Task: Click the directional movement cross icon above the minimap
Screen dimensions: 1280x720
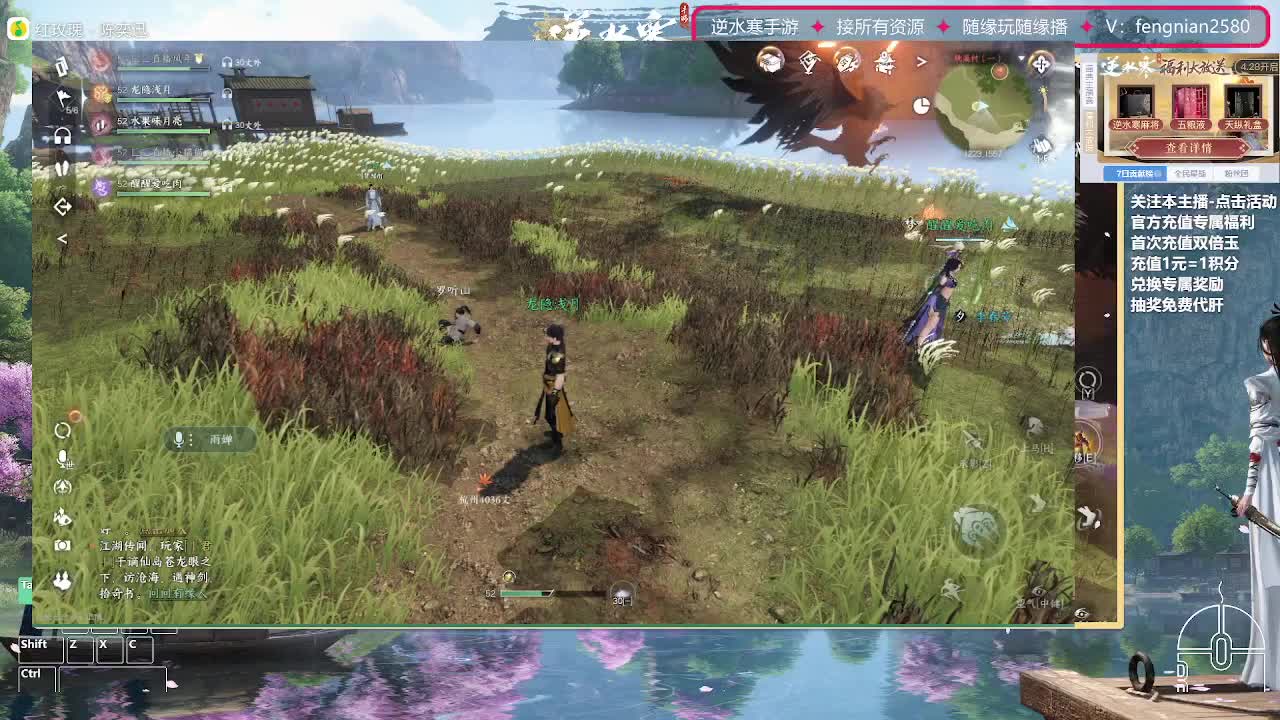Action: tap(1041, 64)
